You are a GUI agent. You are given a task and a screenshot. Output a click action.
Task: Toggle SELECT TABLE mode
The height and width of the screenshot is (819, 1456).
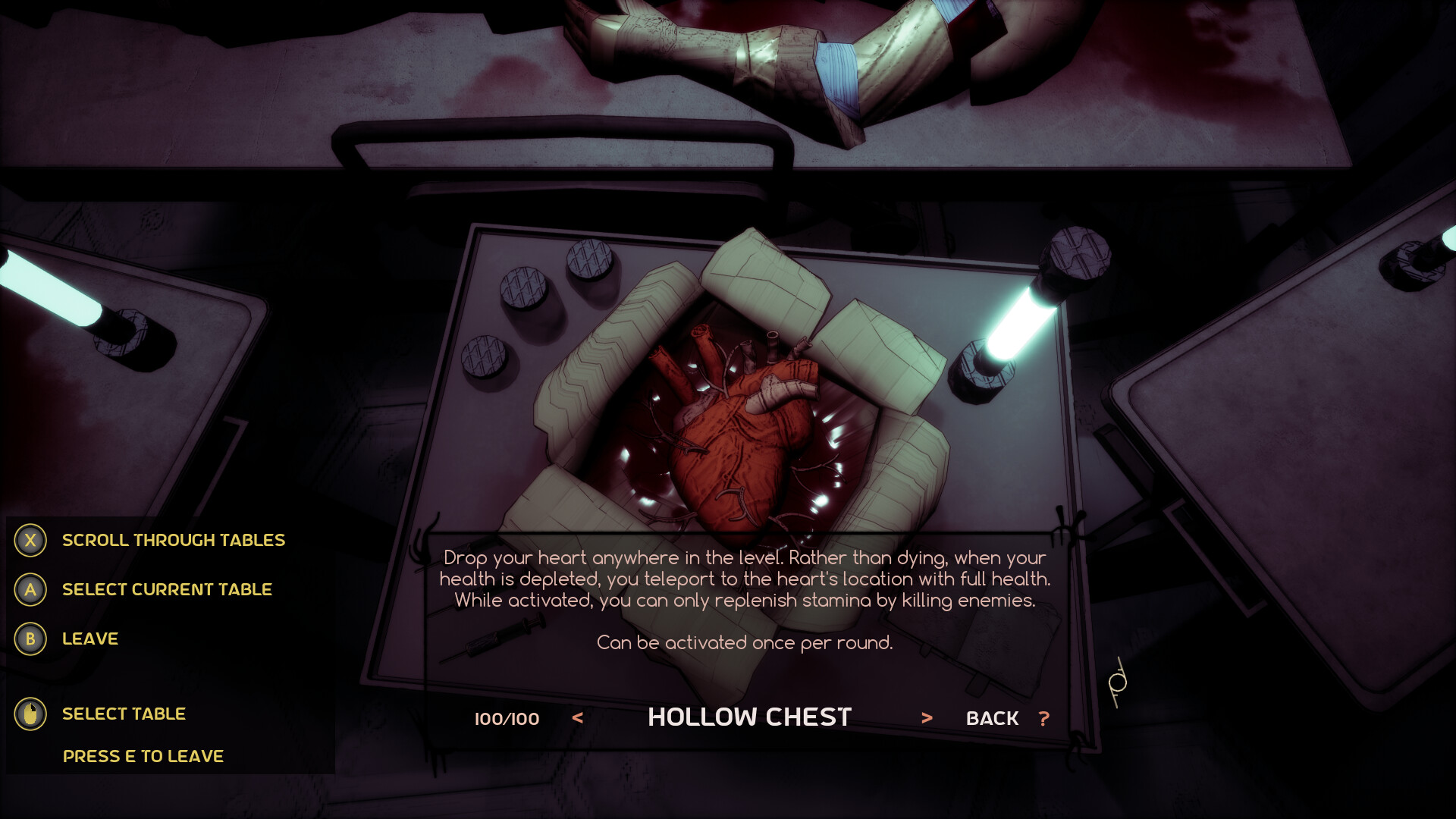(124, 714)
